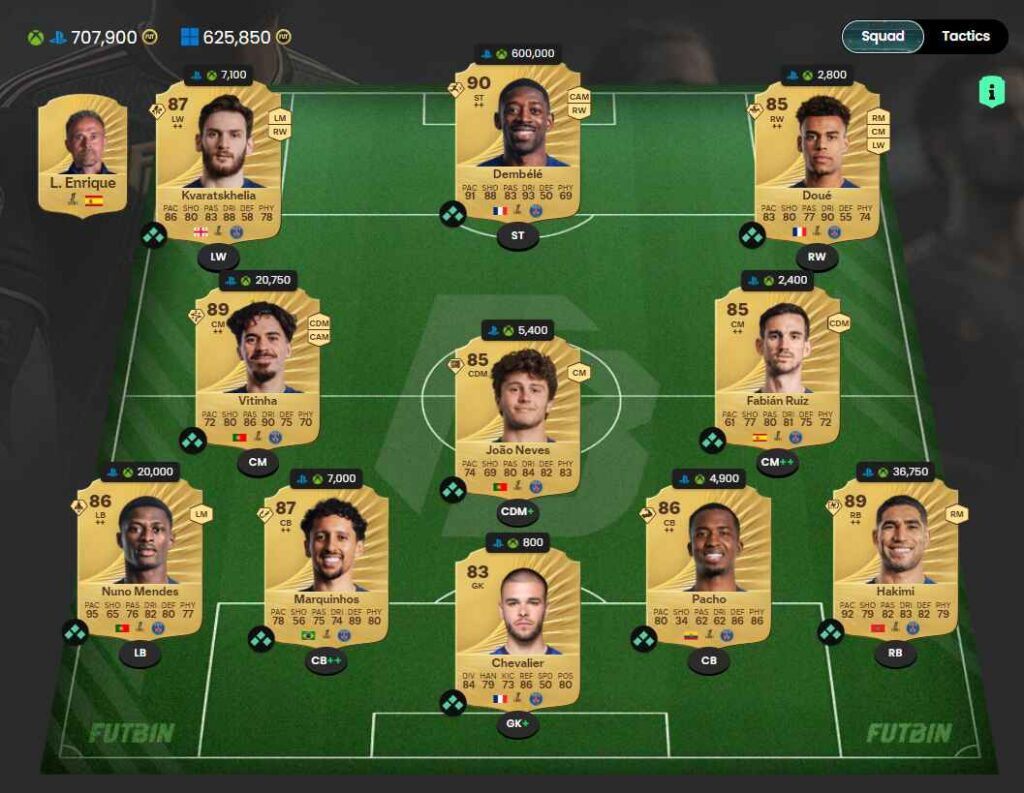Select the Fabián Ruiz card
The image size is (1024, 793).
click(777, 366)
